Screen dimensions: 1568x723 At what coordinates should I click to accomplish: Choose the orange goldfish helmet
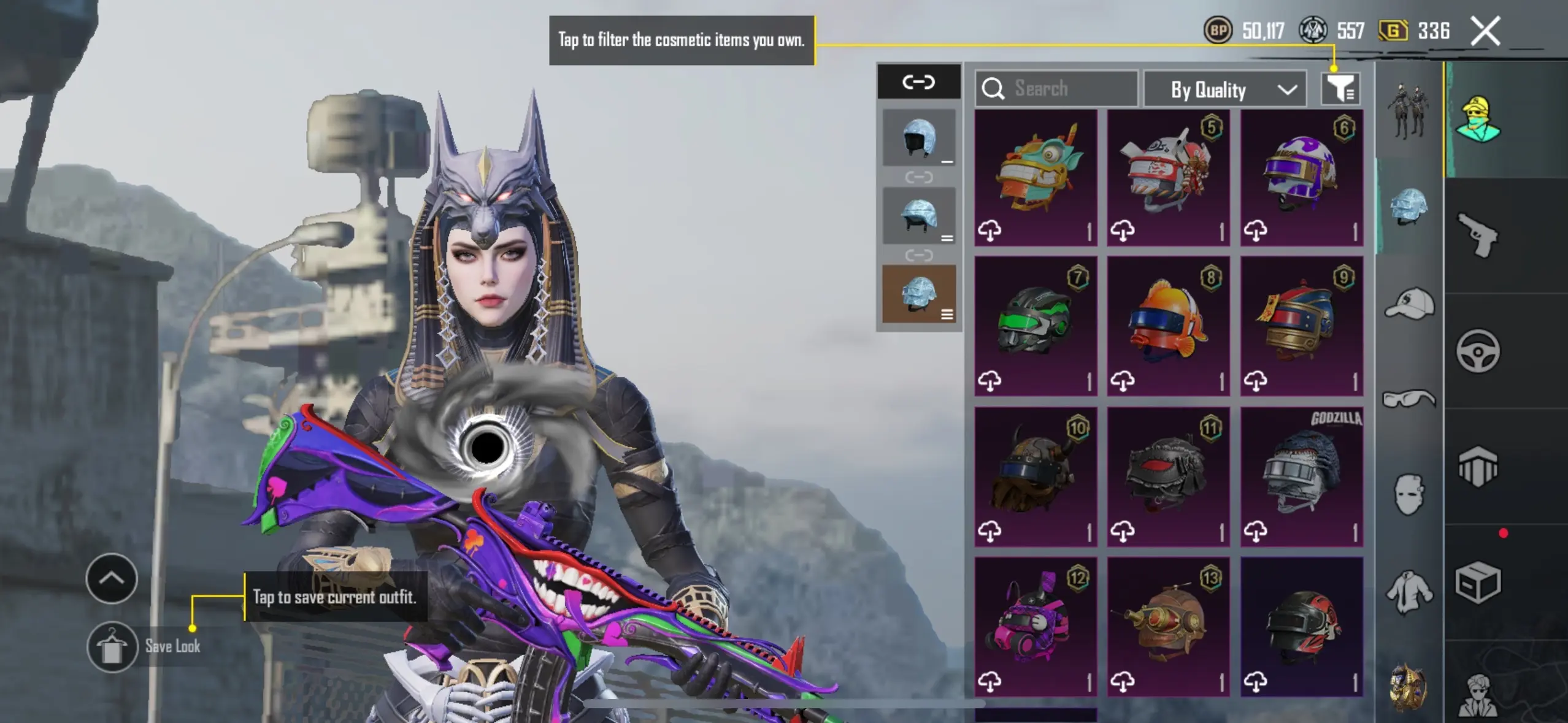[x=1168, y=326]
